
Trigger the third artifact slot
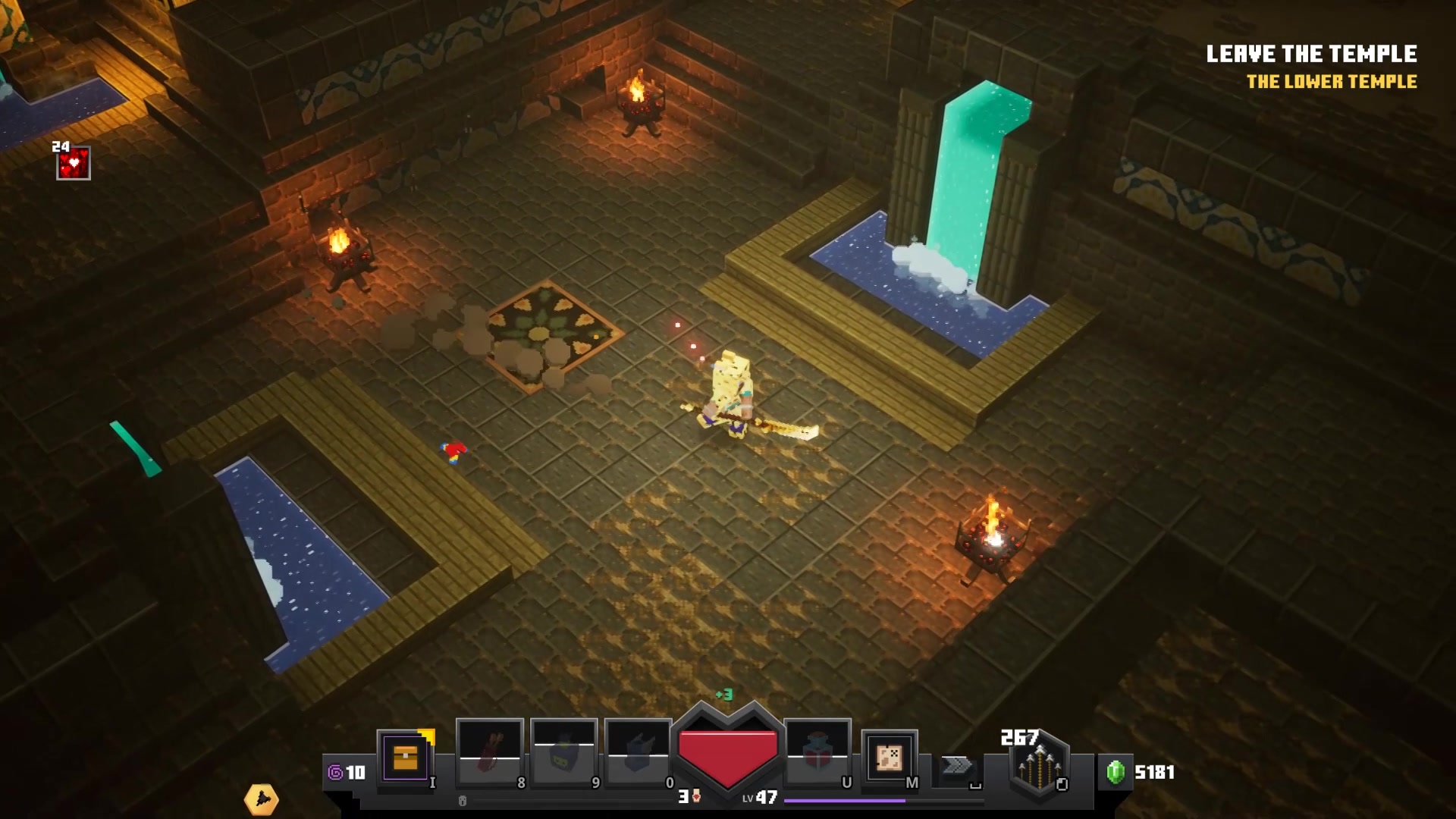(x=639, y=753)
